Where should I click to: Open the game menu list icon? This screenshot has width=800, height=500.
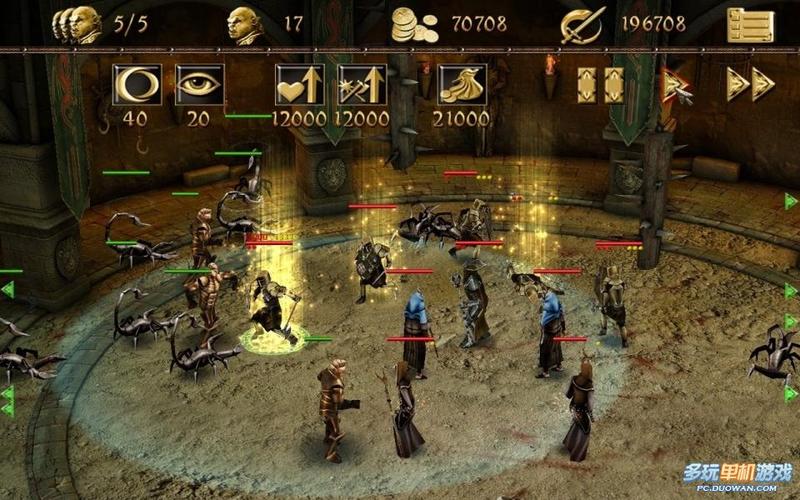click(750, 24)
